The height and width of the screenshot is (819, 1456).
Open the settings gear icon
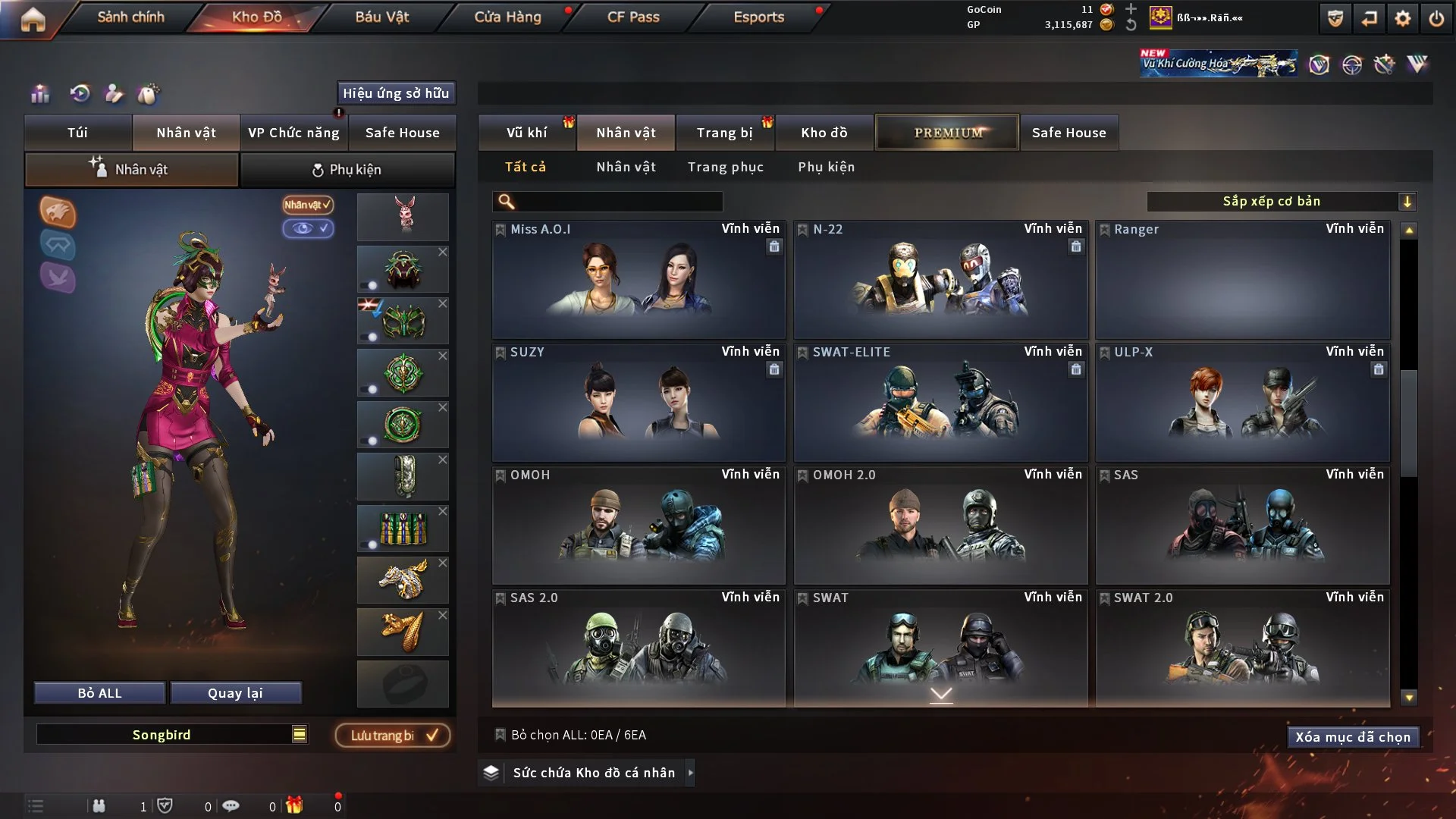(x=1402, y=18)
